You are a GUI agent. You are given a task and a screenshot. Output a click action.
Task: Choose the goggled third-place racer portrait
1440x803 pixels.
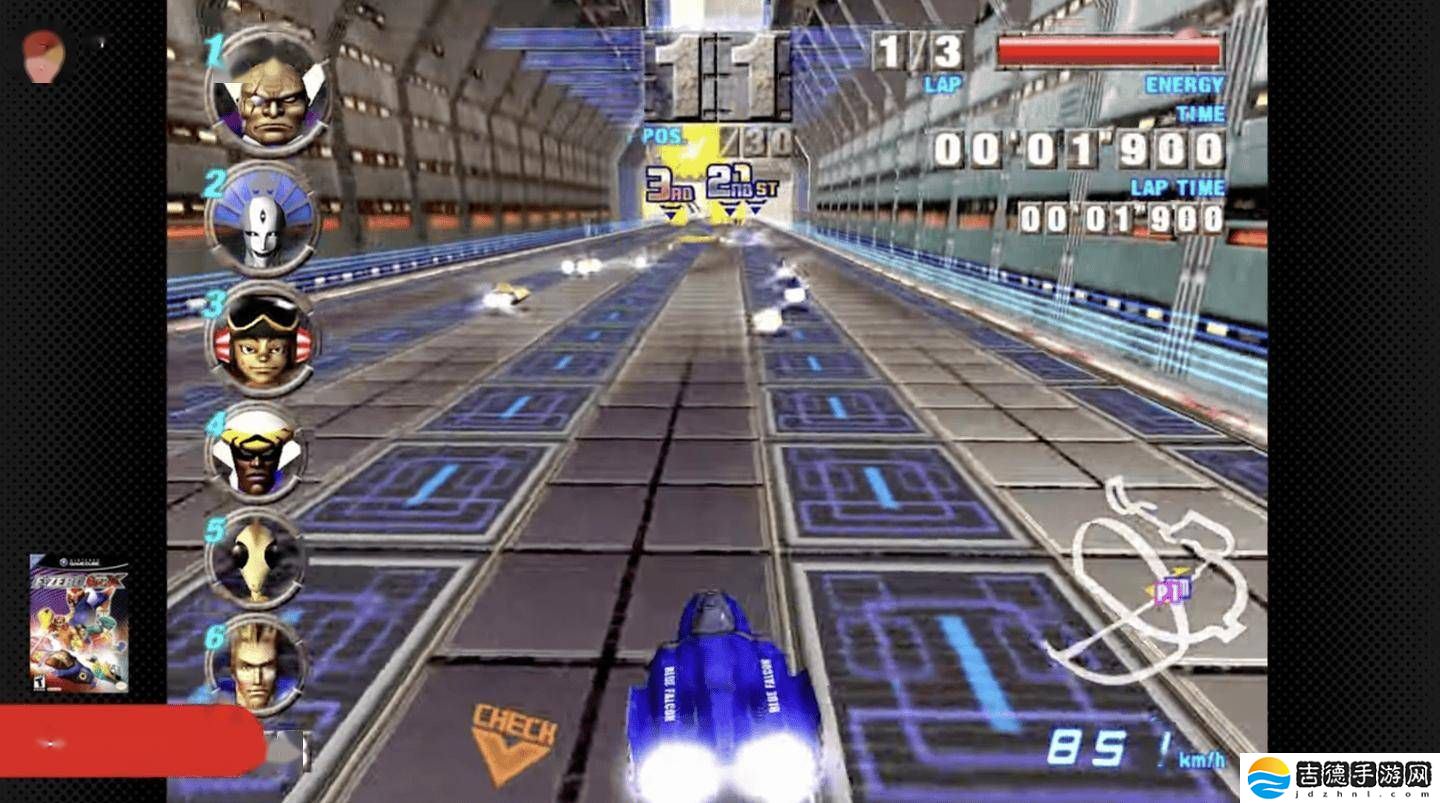tap(261, 338)
